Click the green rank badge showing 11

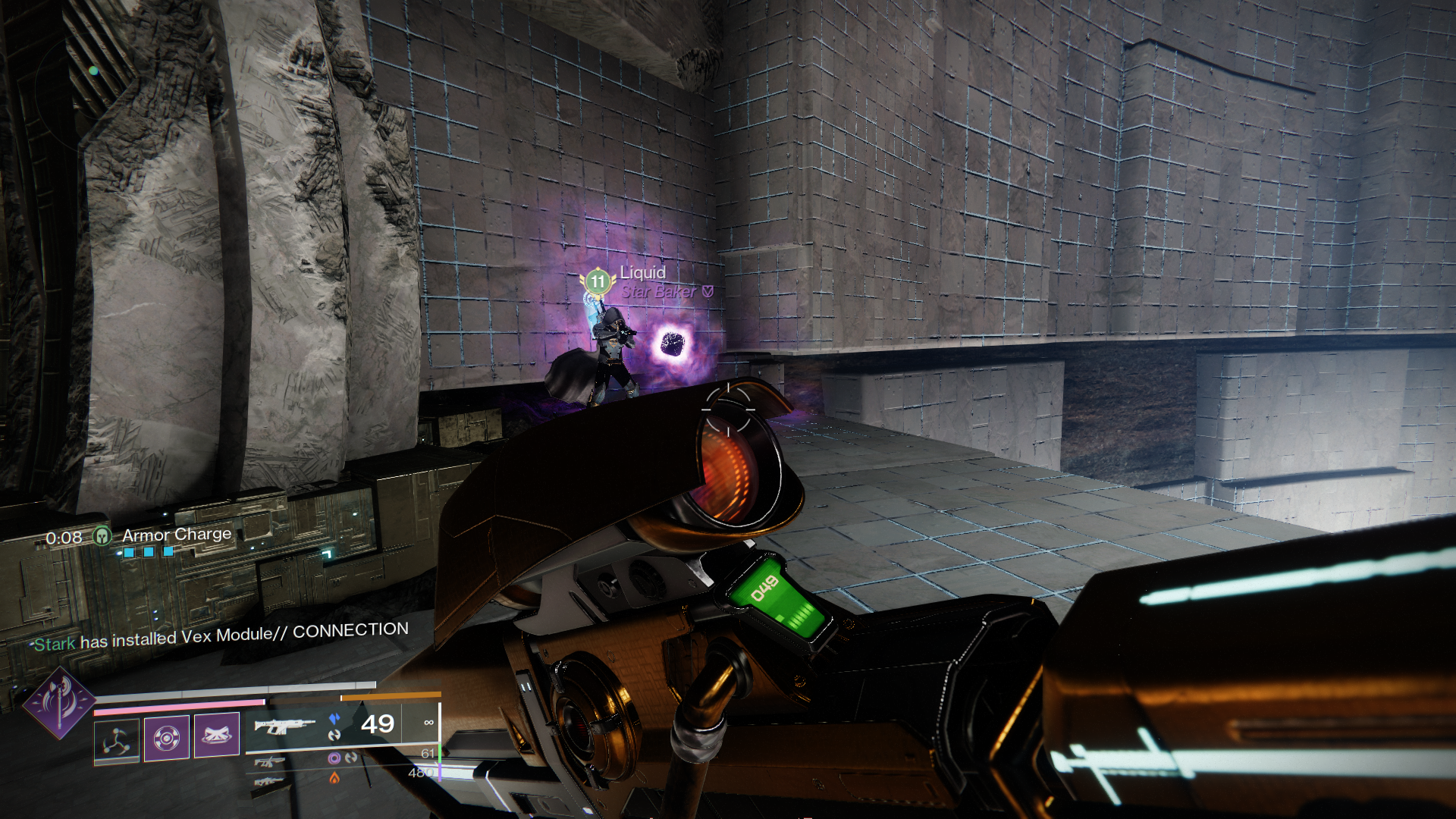point(597,281)
